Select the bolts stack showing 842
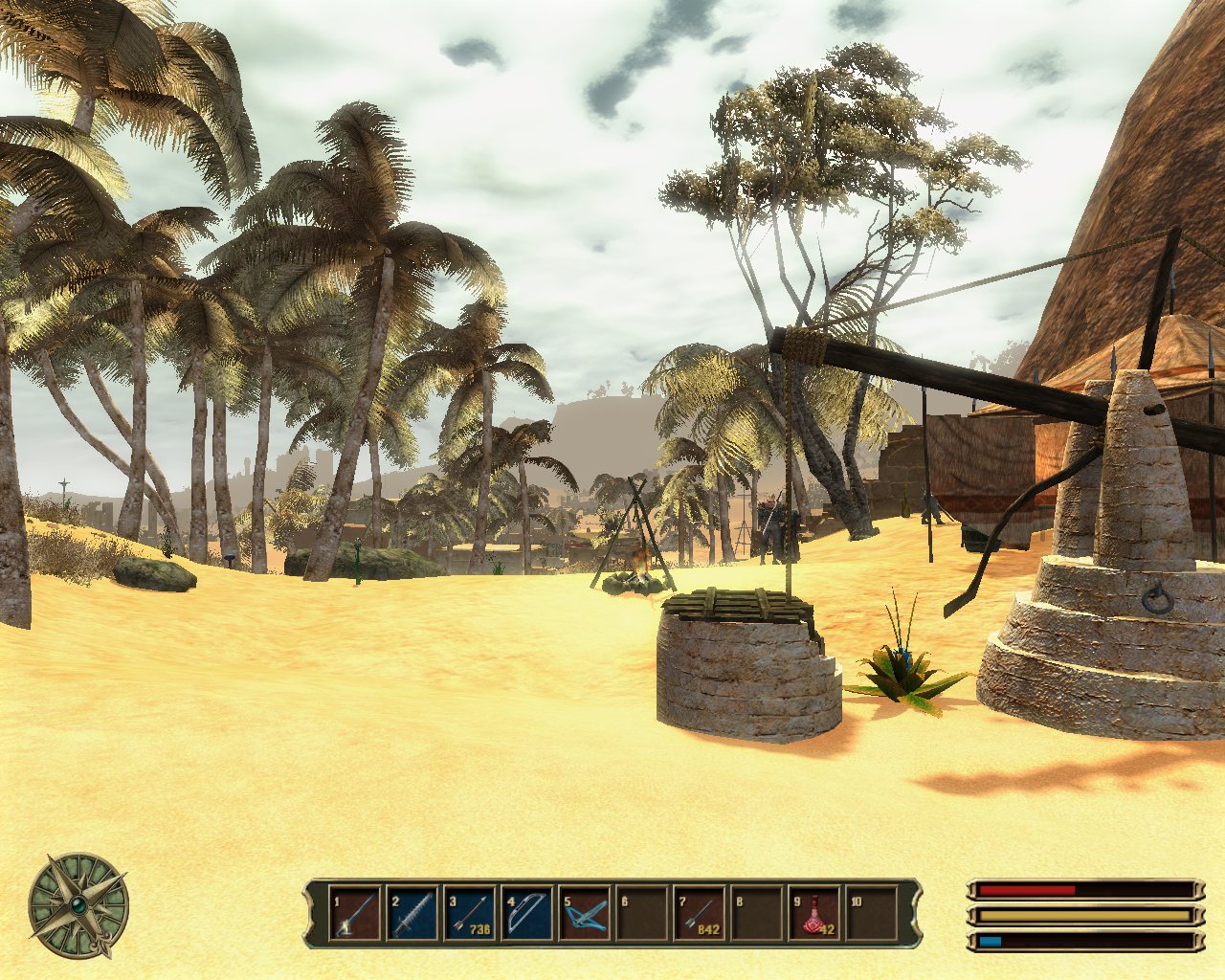The image size is (1225, 980). 700,914
